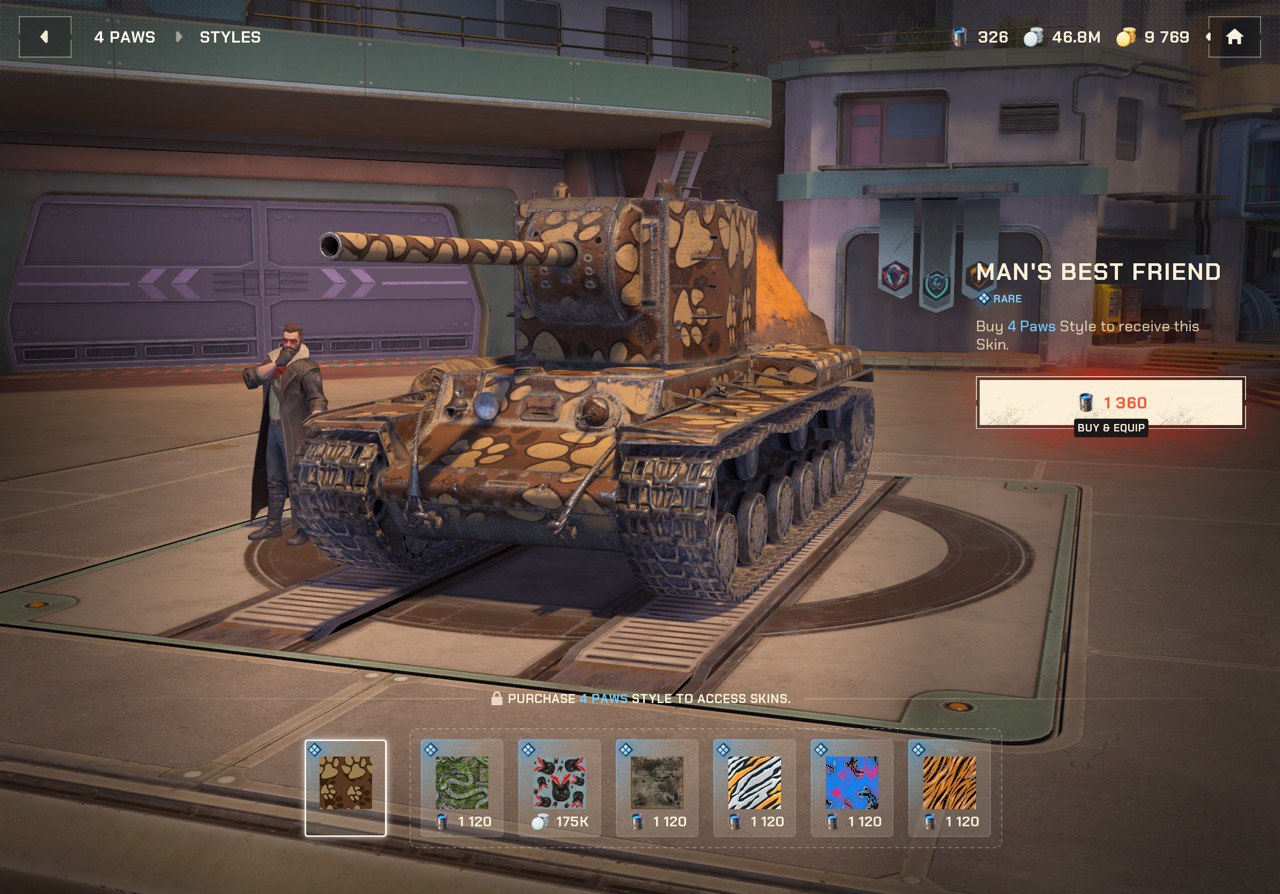The image size is (1280, 894).
Task: Select the blue and pink lizard skin
Action: point(852,787)
